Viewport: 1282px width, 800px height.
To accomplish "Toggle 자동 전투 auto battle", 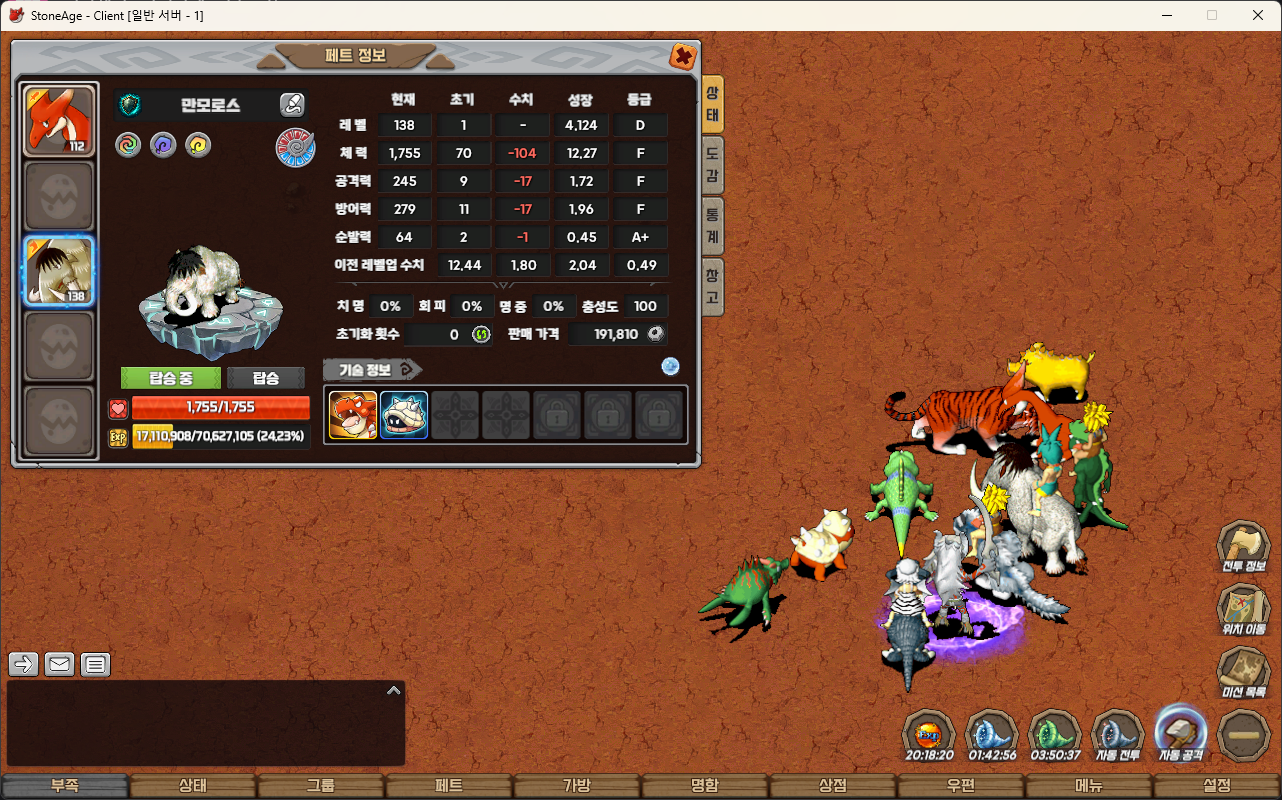I will [x=1117, y=736].
